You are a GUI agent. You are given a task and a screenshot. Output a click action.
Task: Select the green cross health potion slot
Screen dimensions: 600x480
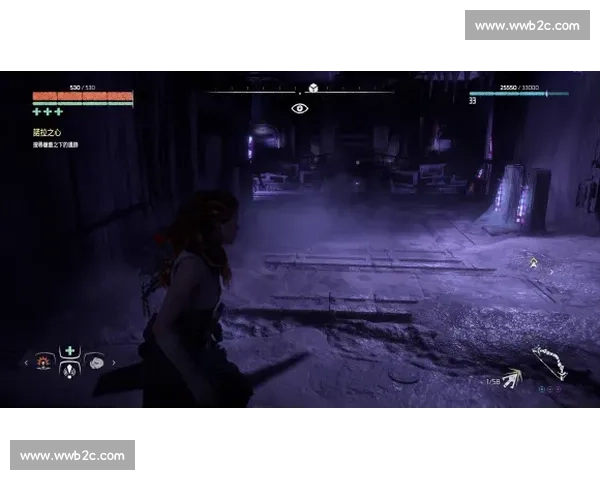click(x=69, y=351)
